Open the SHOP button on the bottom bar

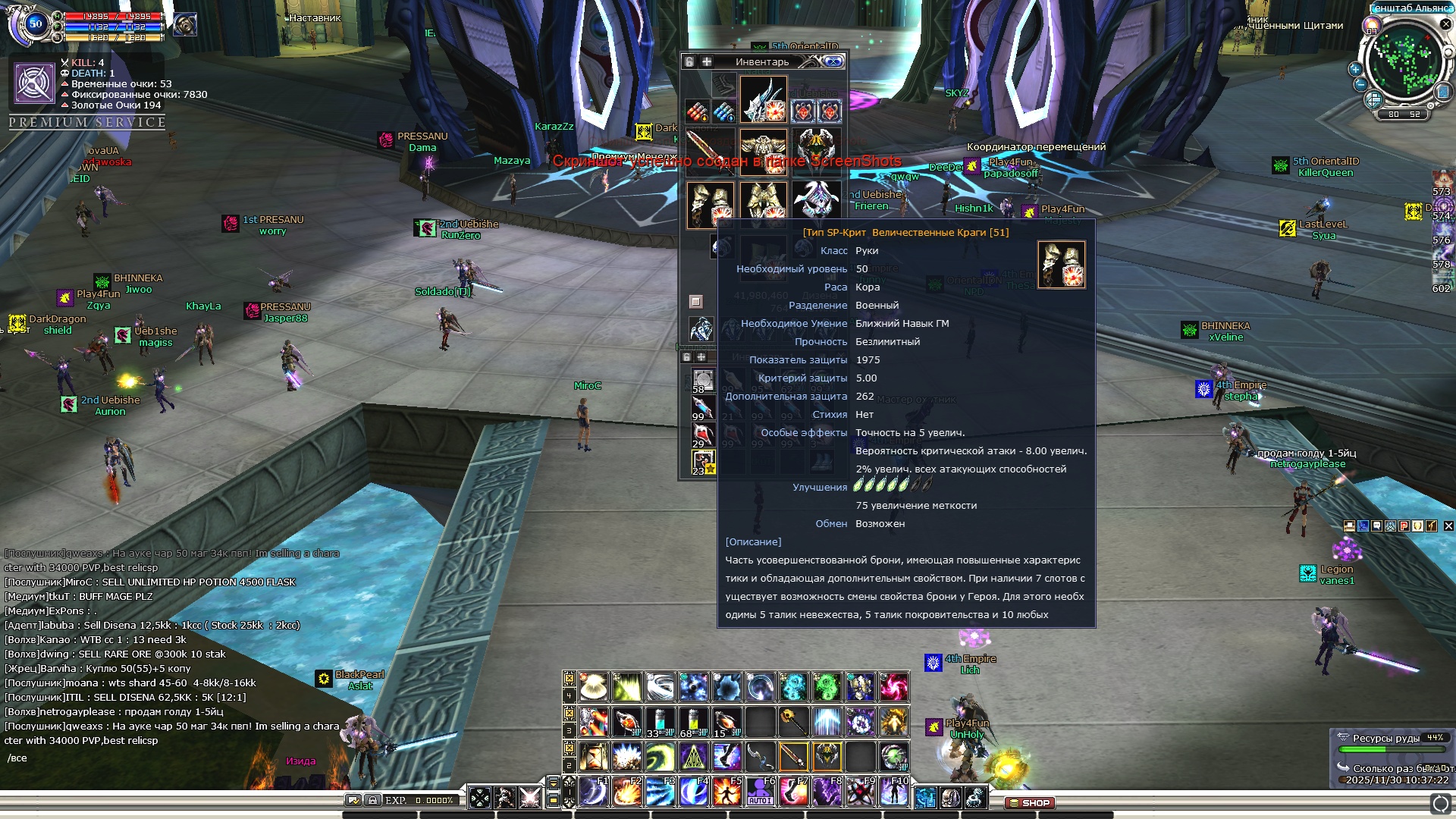pyautogui.click(x=1031, y=802)
